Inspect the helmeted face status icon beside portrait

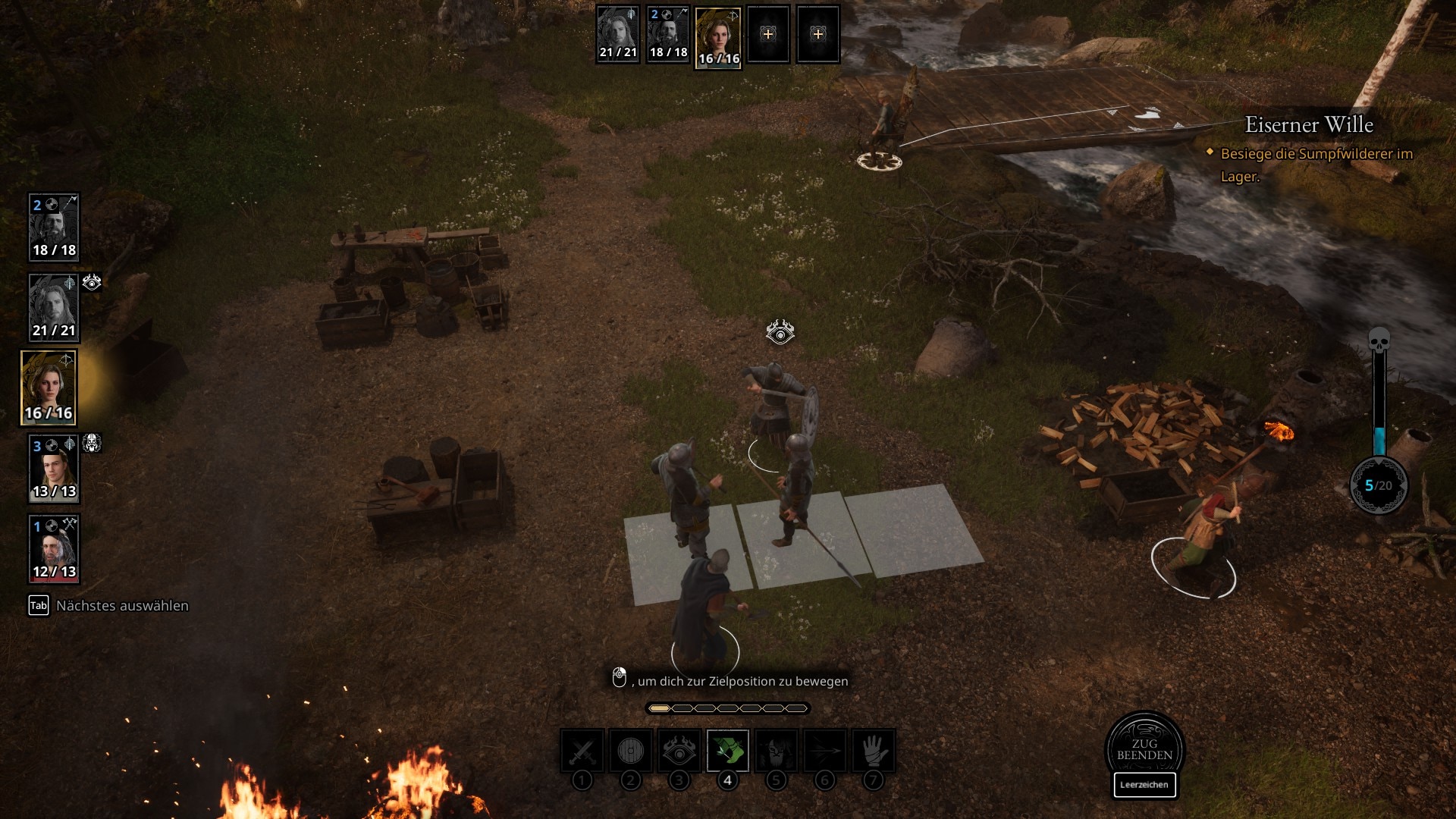[x=92, y=443]
